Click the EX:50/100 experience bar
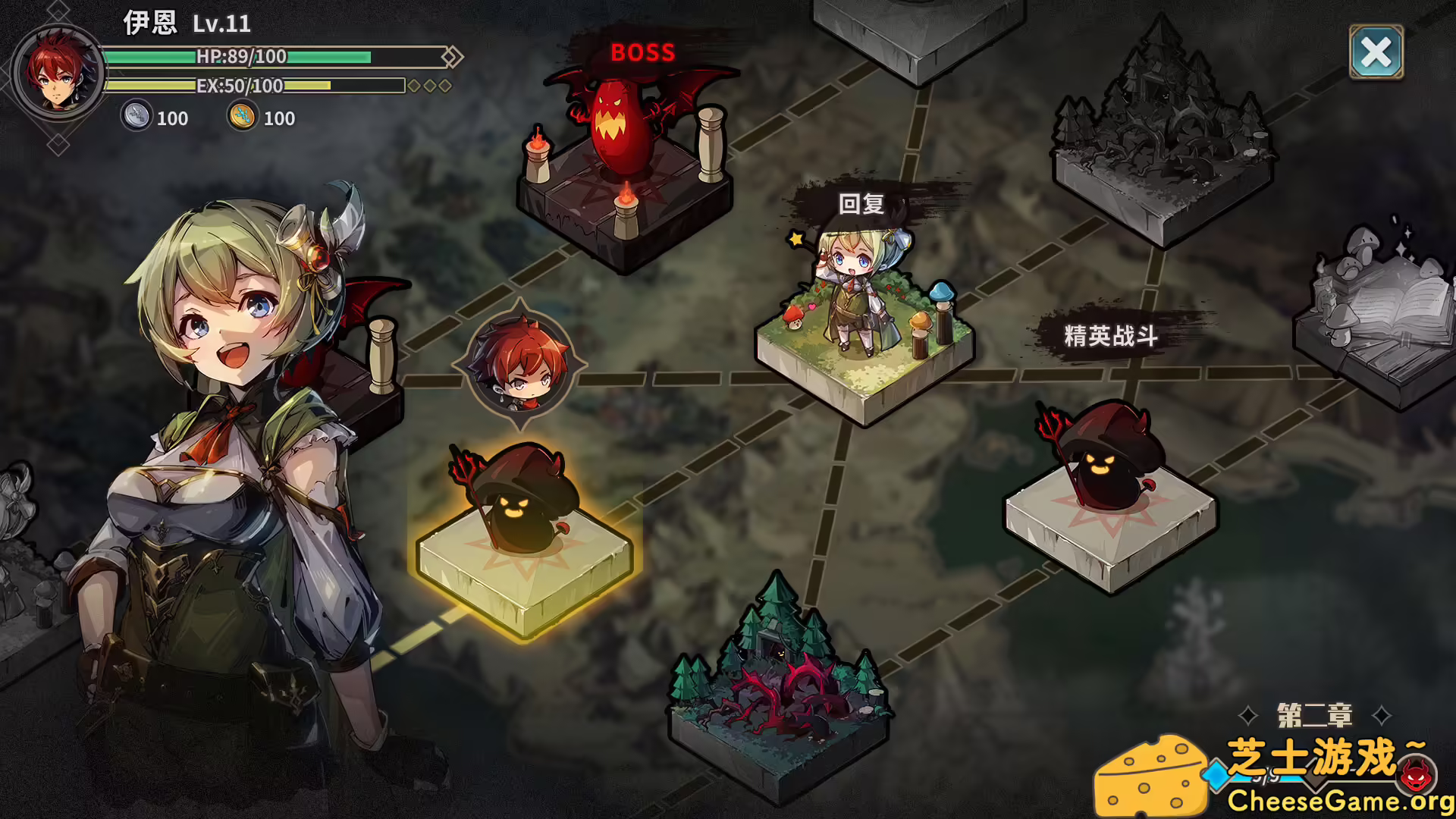Image resolution: width=1456 pixels, height=819 pixels. click(250, 86)
